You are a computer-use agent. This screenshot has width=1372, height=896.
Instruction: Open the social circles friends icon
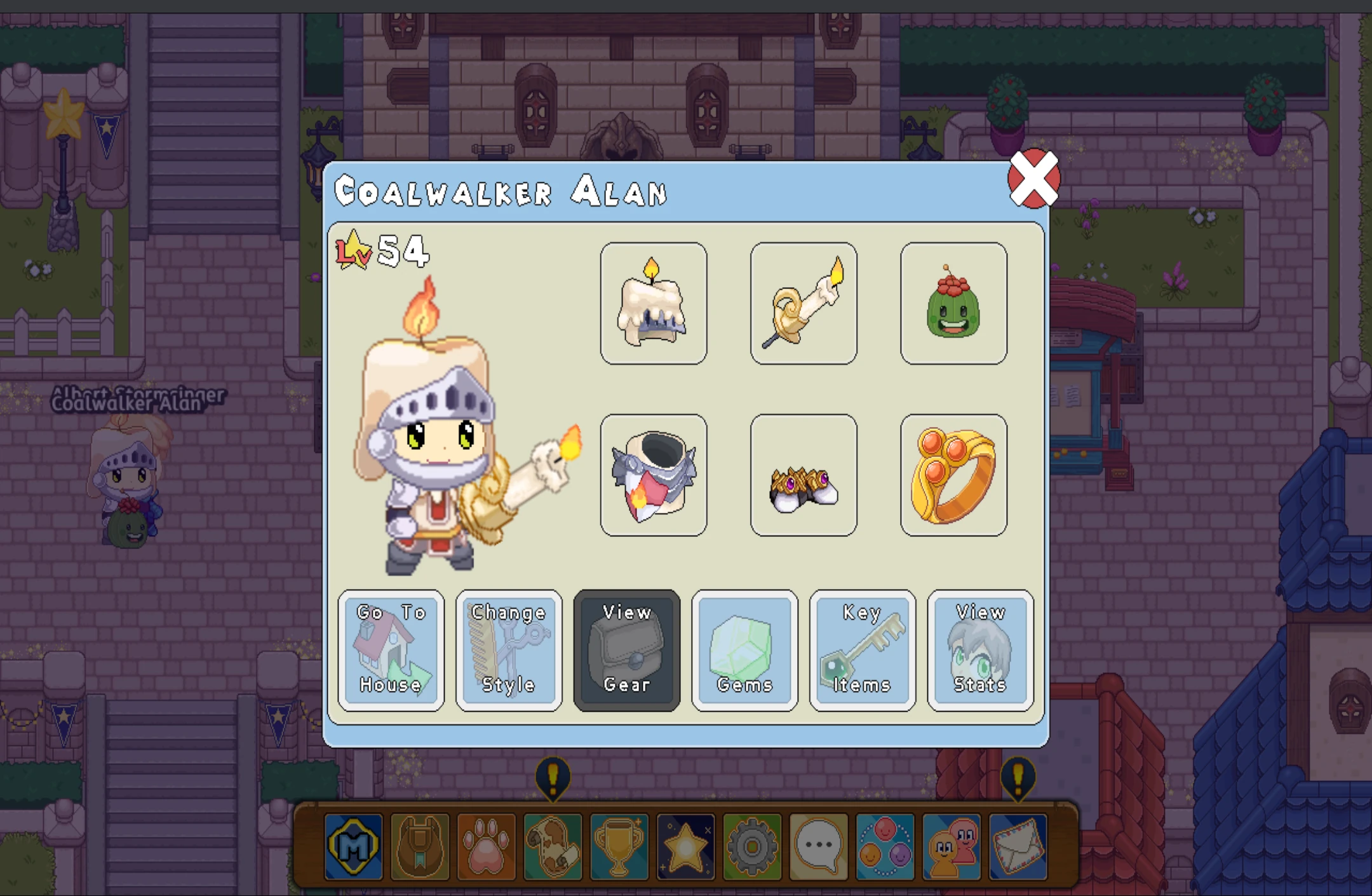click(884, 847)
